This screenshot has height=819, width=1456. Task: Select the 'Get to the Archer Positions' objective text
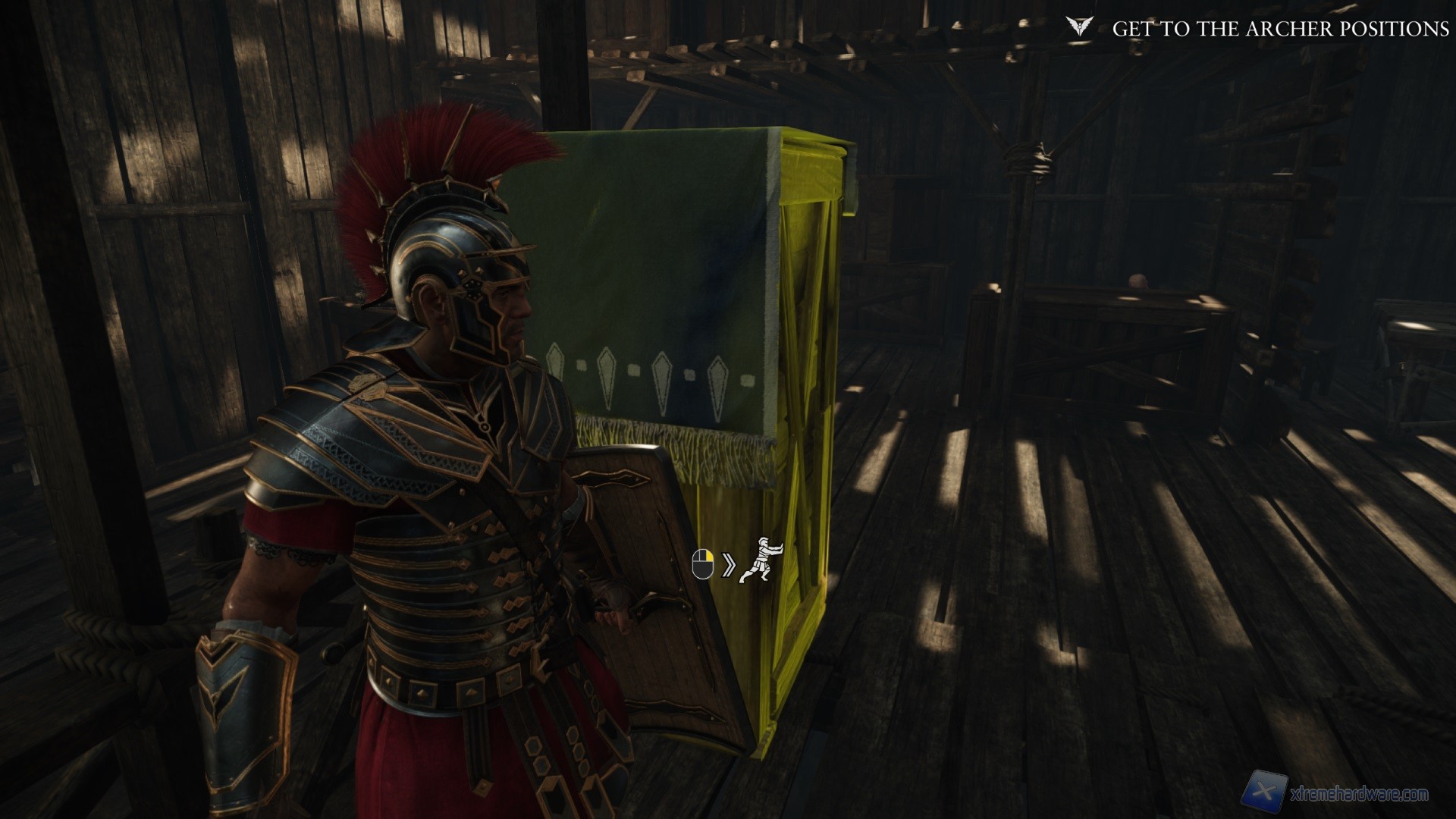1280,29
